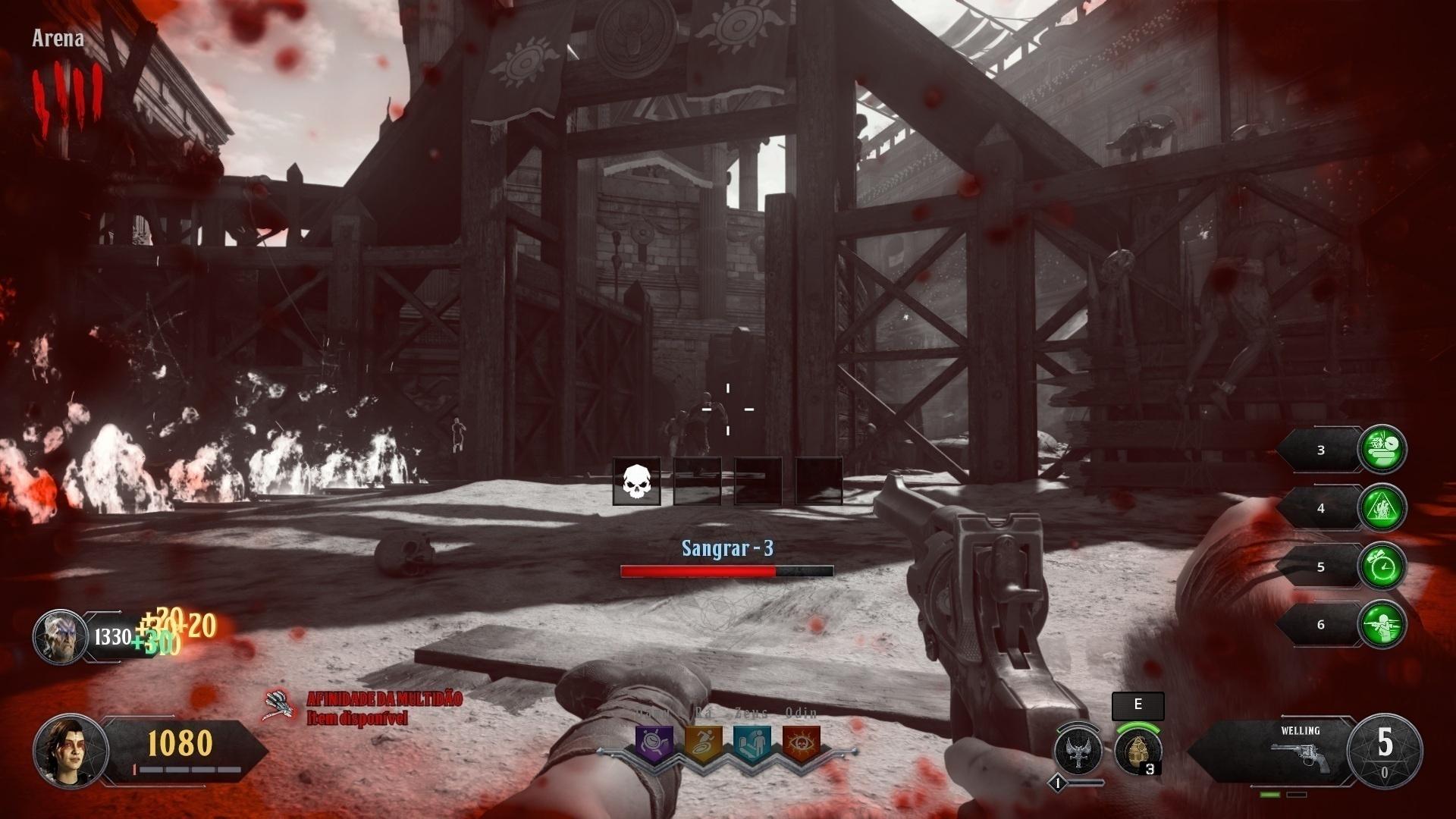Image resolution: width=1456 pixels, height=819 pixels.
Task: Activate the rifle soldier elixir in slot 6
Action: pyautogui.click(x=1382, y=625)
